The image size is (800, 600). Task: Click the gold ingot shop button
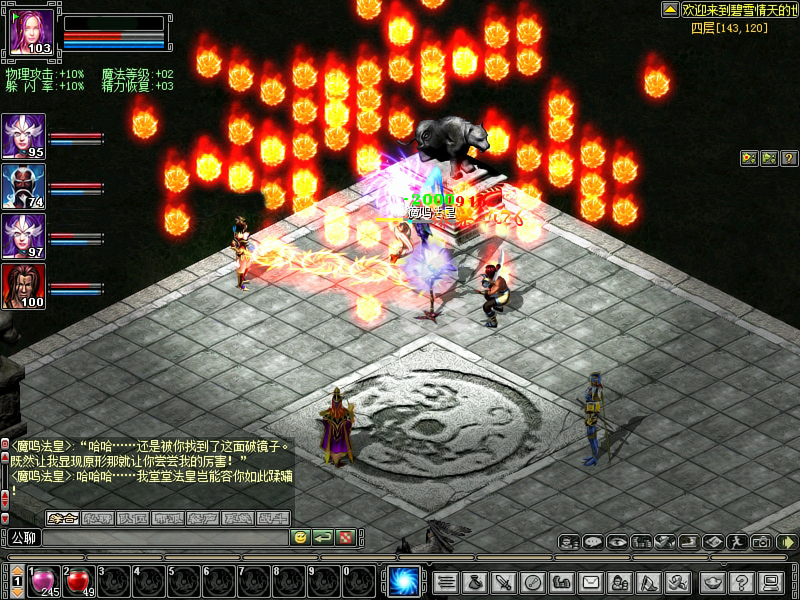[712, 581]
